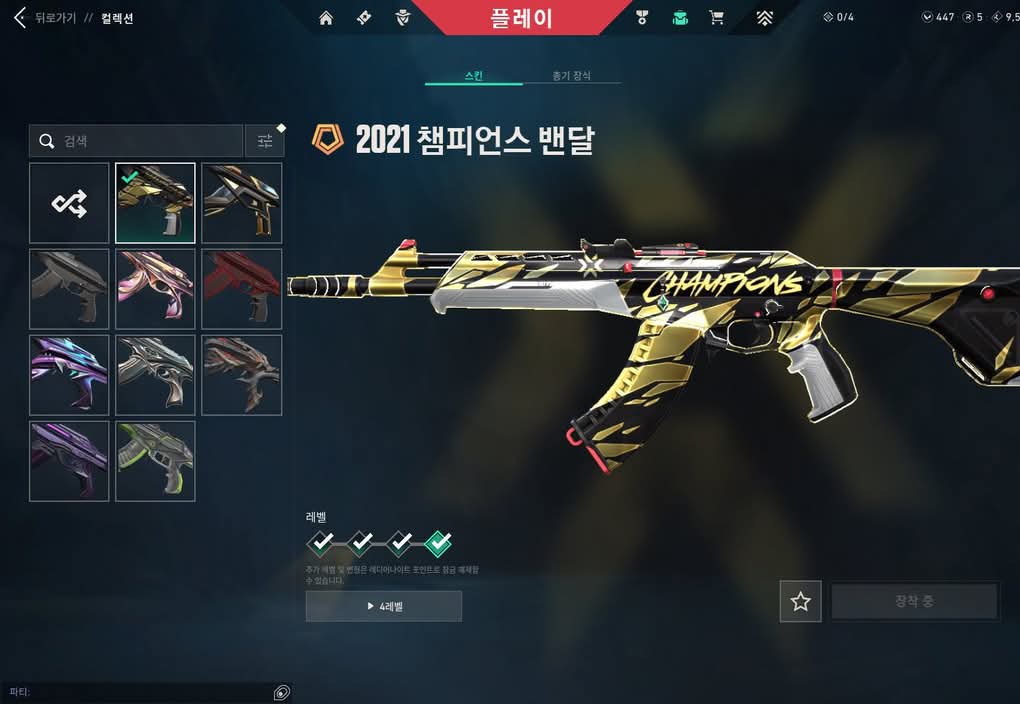Select the 스킨 tab
This screenshot has height=704, width=1020.
(x=474, y=76)
